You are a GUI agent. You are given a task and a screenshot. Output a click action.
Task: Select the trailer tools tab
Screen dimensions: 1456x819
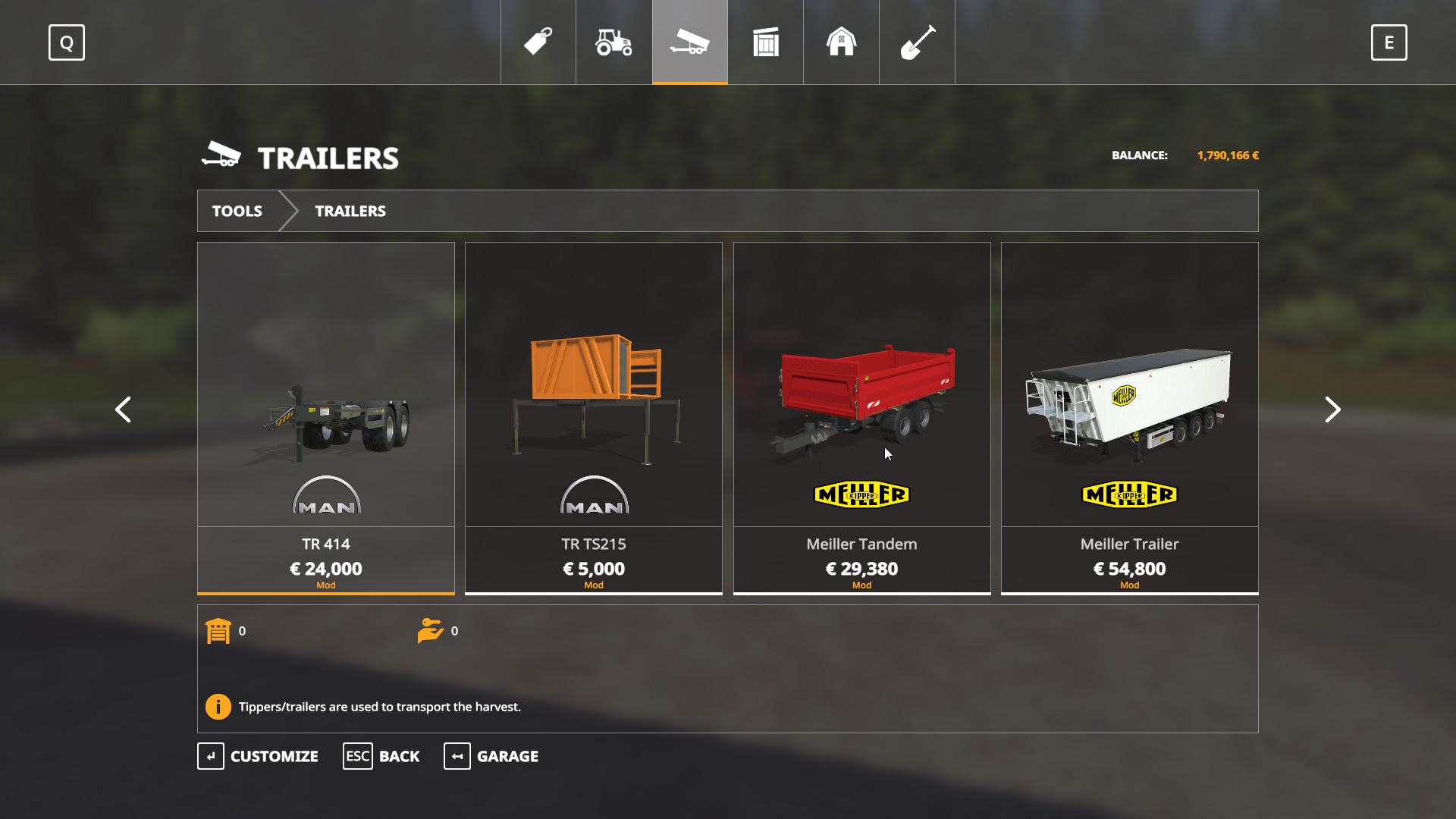(x=690, y=42)
